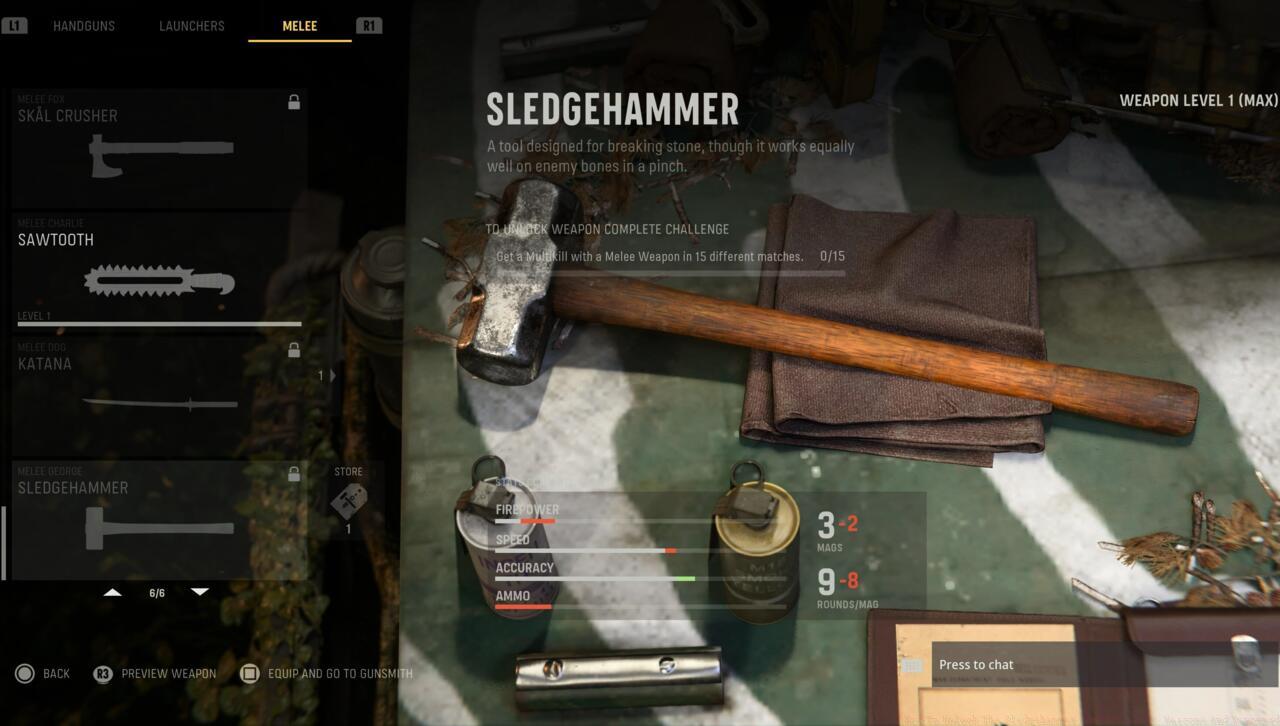Click the lock icon on Skål Crusher
Screen dimensions: 1280x726
pyautogui.click(x=293, y=101)
